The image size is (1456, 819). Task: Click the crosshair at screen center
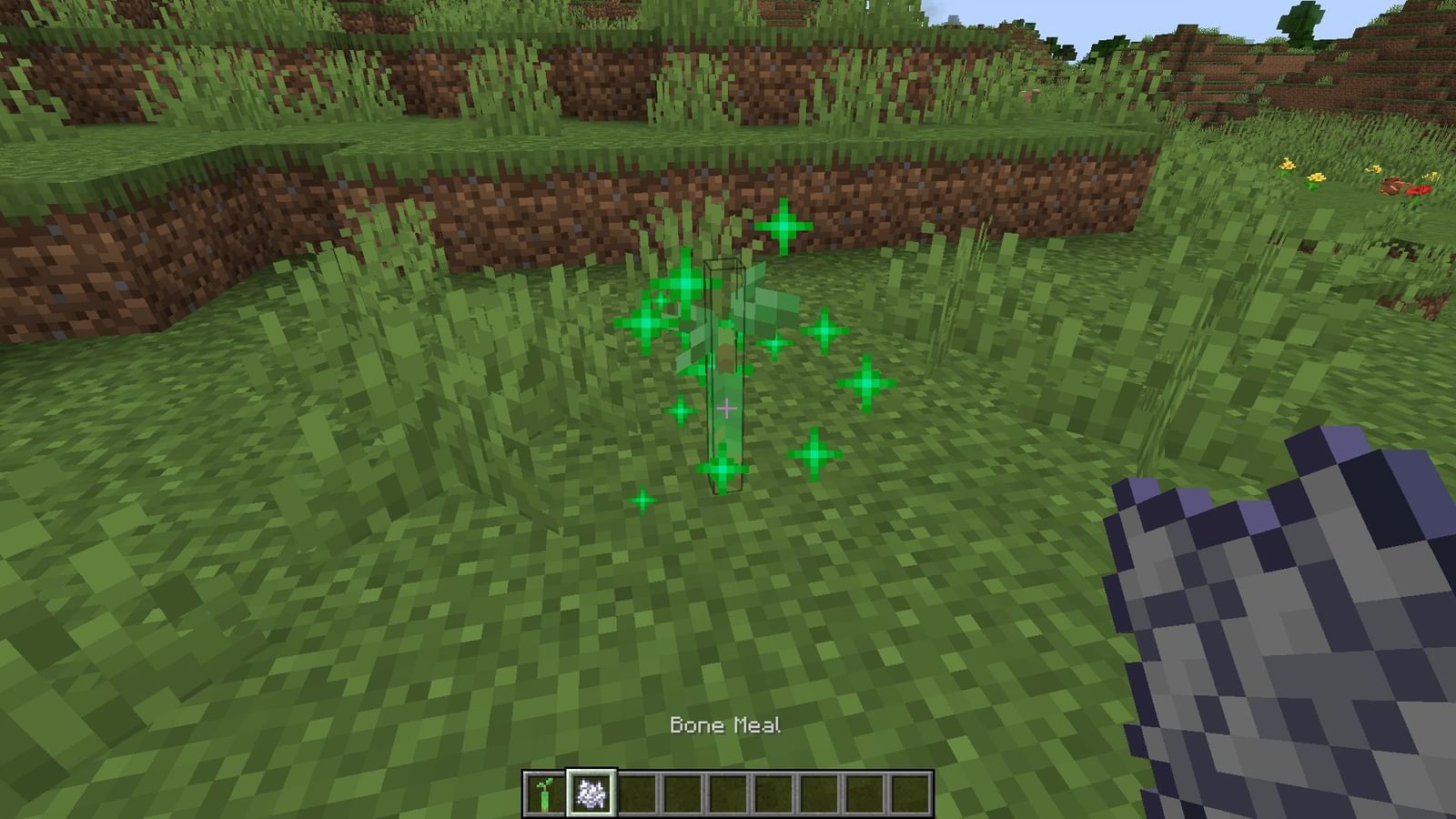pyautogui.click(x=728, y=409)
